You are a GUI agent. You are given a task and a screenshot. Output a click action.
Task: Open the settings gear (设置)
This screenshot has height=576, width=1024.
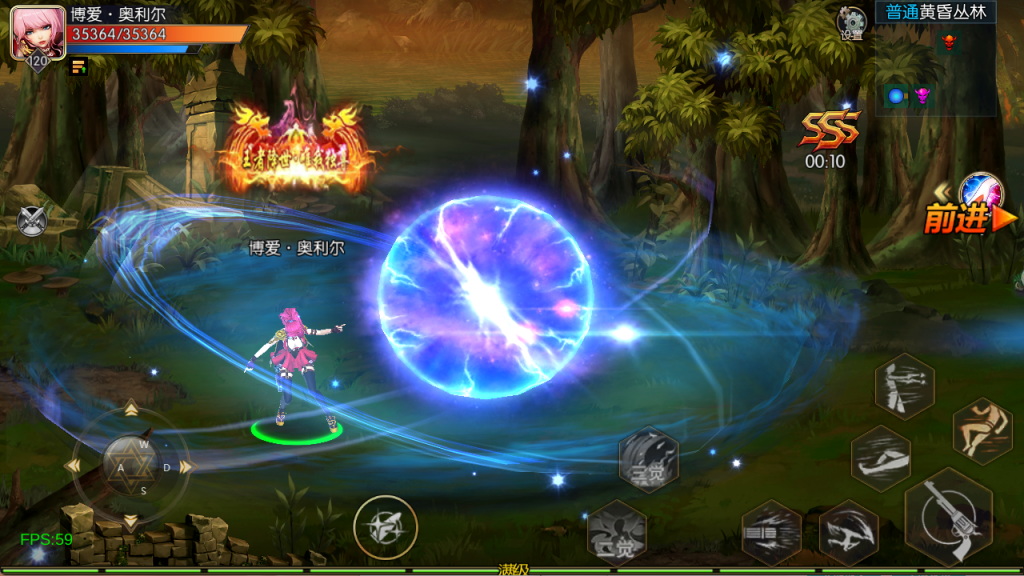pos(851,23)
